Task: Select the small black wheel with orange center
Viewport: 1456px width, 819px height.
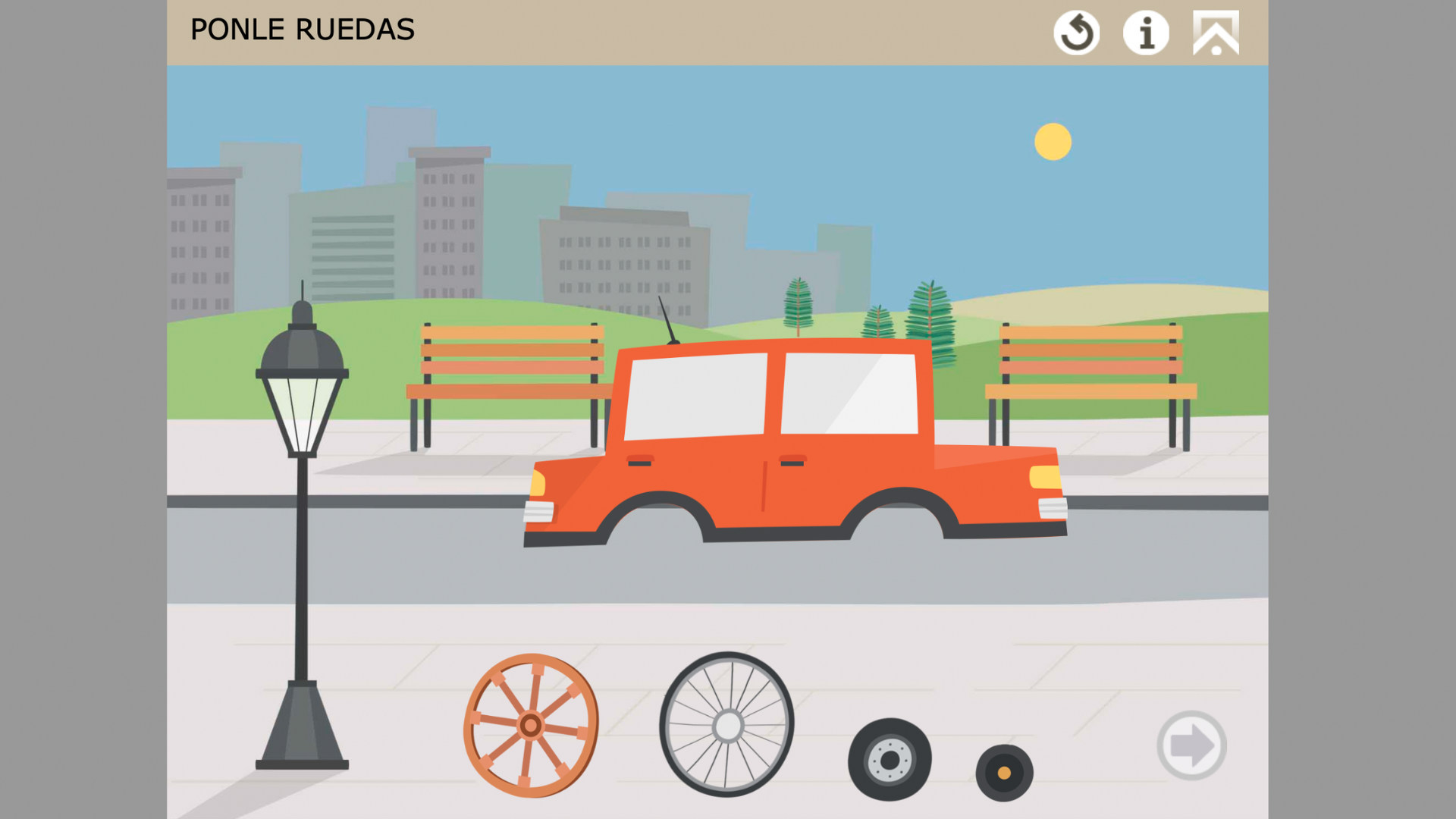Action: (x=1004, y=773)
